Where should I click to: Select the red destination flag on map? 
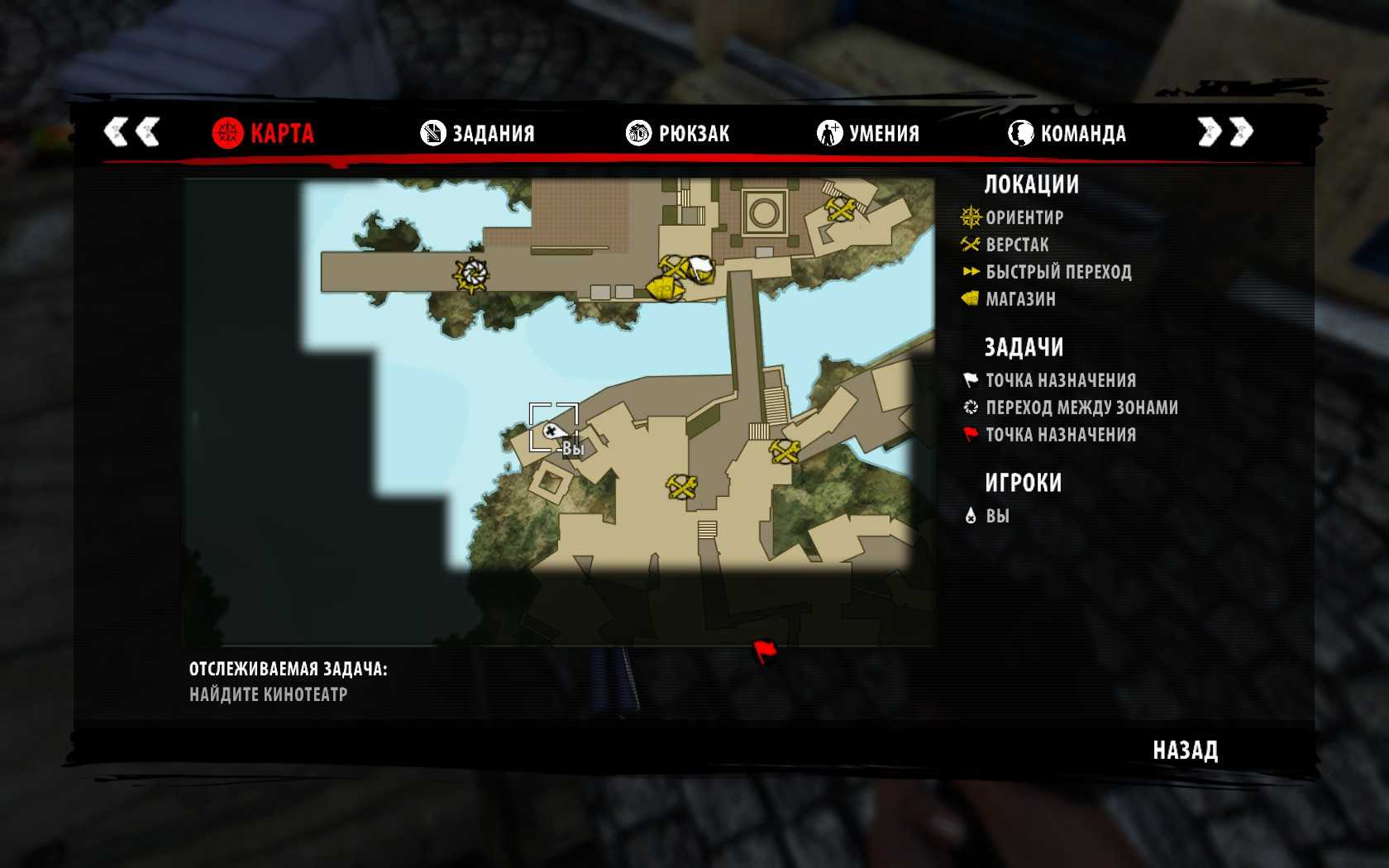tap(765, 651)
